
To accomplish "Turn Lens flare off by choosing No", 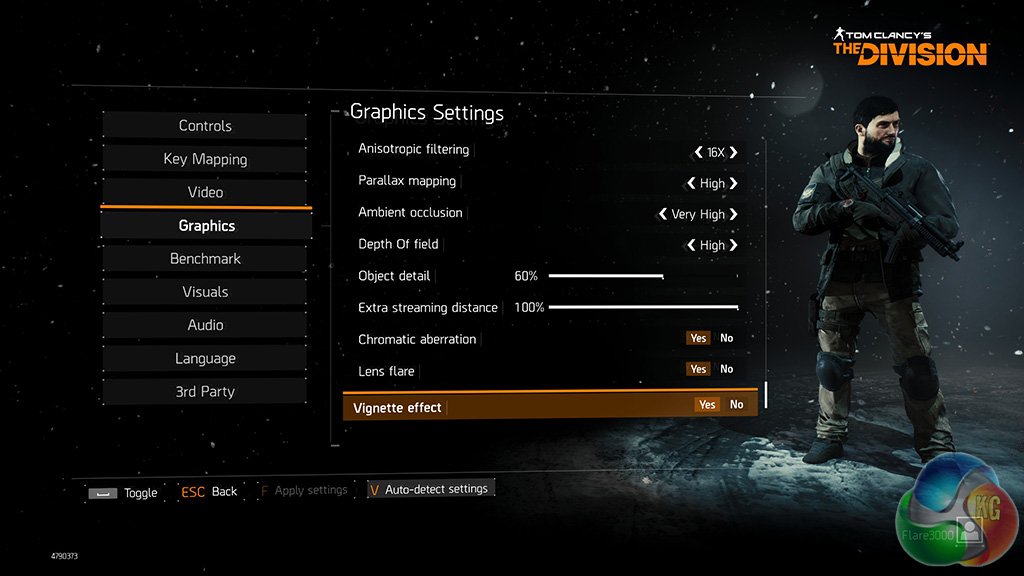I will coord(727,369).
